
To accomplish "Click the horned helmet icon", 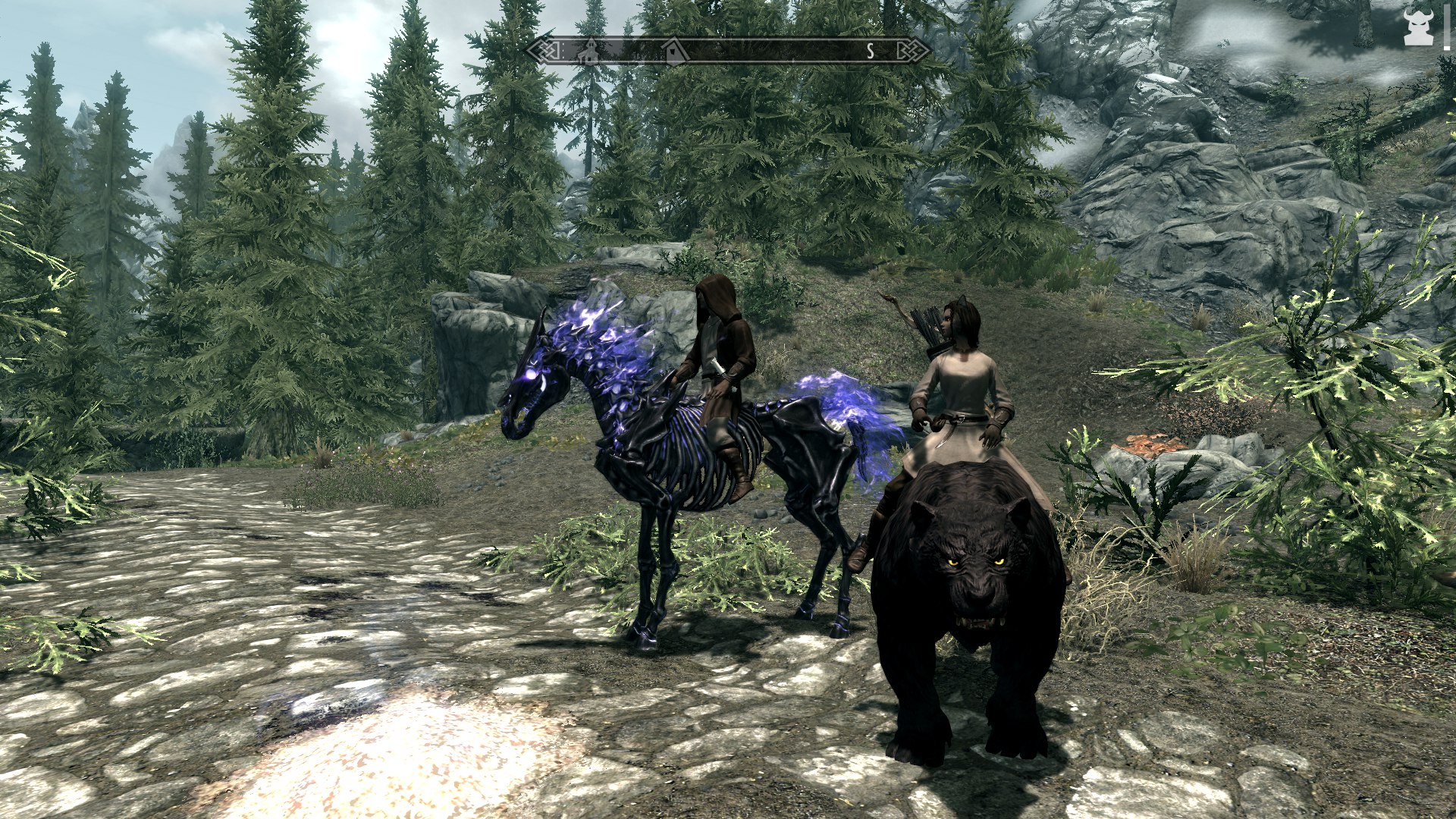I will point(1417,28).
